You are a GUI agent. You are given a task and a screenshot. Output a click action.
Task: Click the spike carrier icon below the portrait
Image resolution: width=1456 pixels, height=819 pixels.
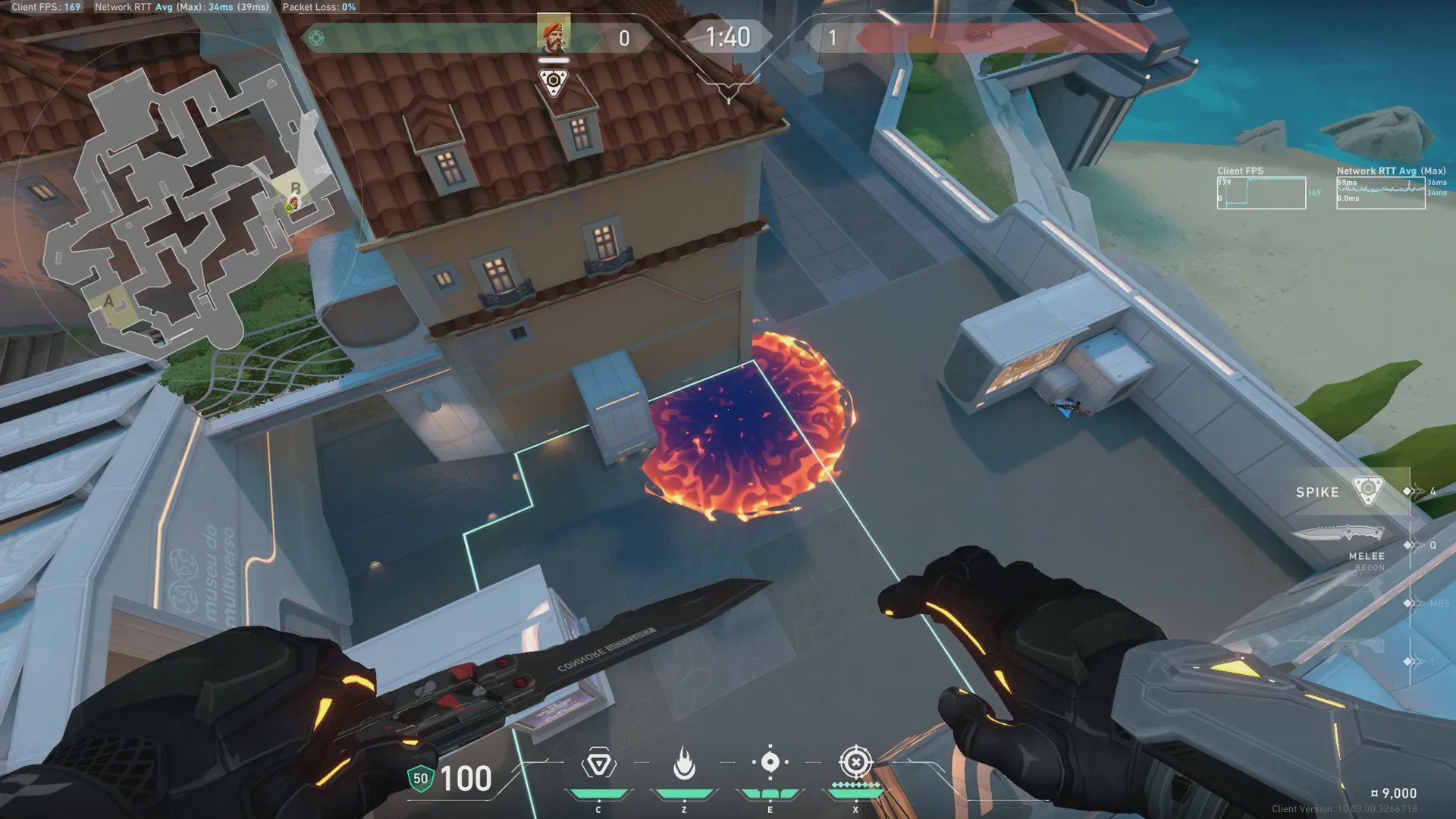click(x=554, y=82)
